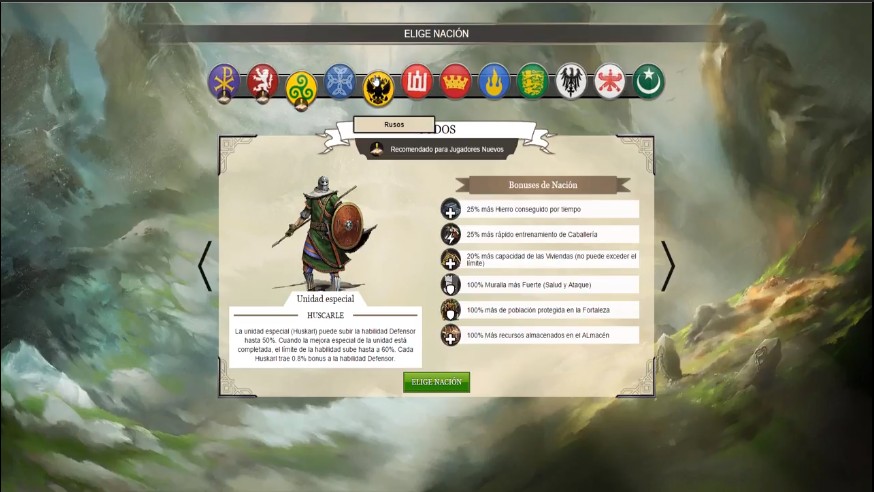Choose the white emblem with the red winged symbol
Viewport: 874px width, 492px height.
tap(610, 81)
